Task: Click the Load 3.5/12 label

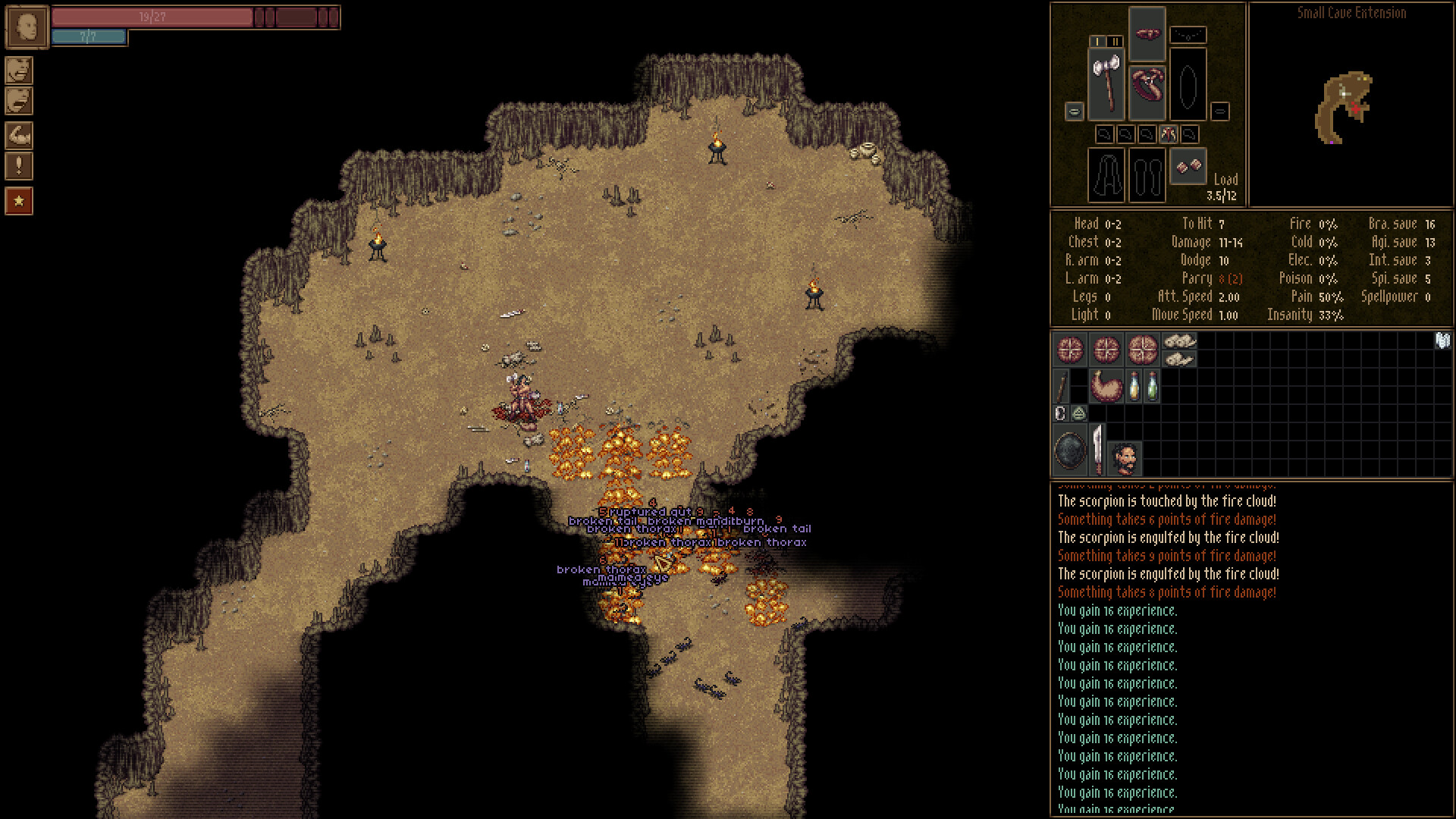Action: [1223, 187]
